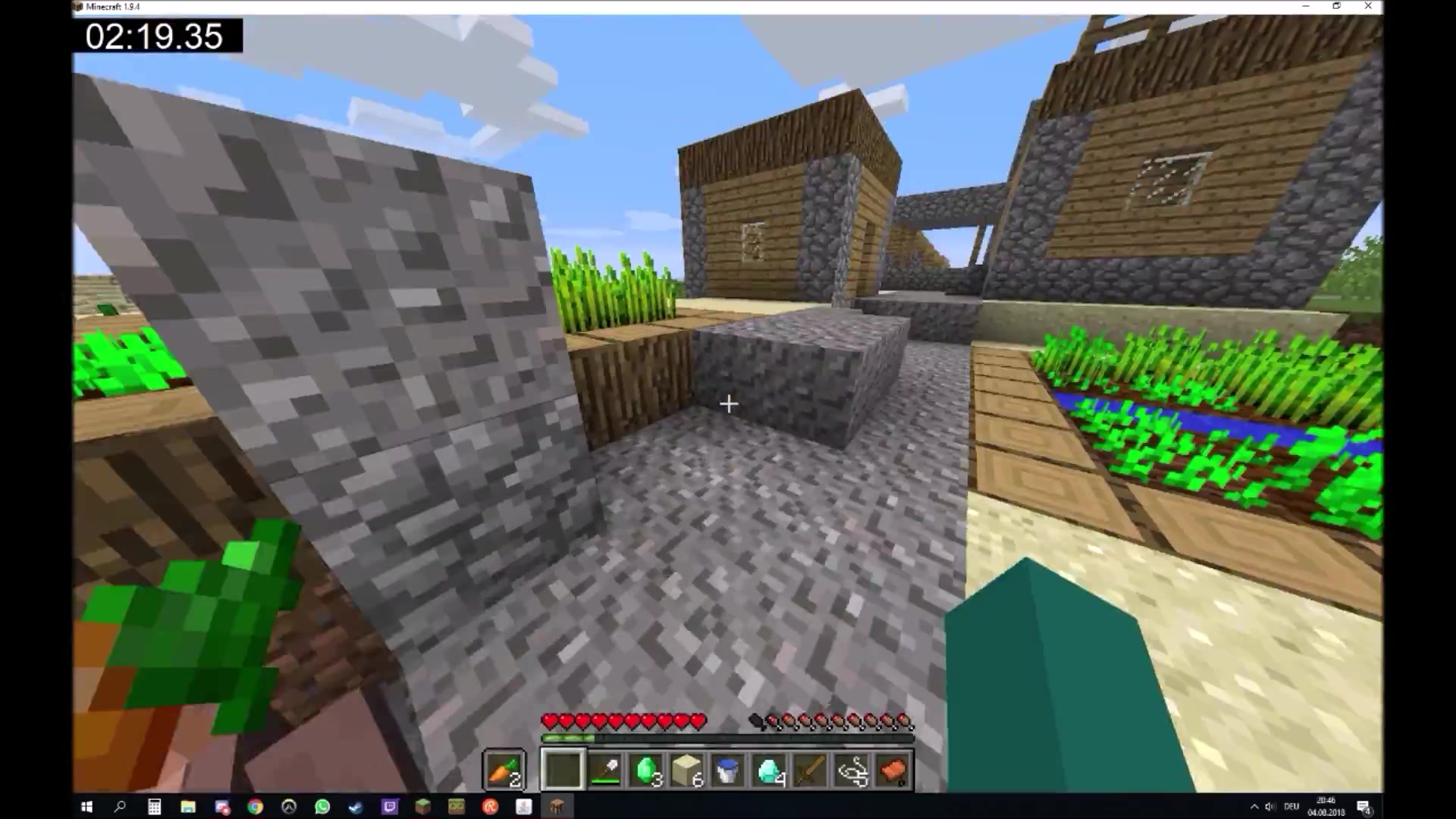This screenshot has height=819, width=1456.
Task: Switch the DEU keyboard language
Action: point(1292,806)
